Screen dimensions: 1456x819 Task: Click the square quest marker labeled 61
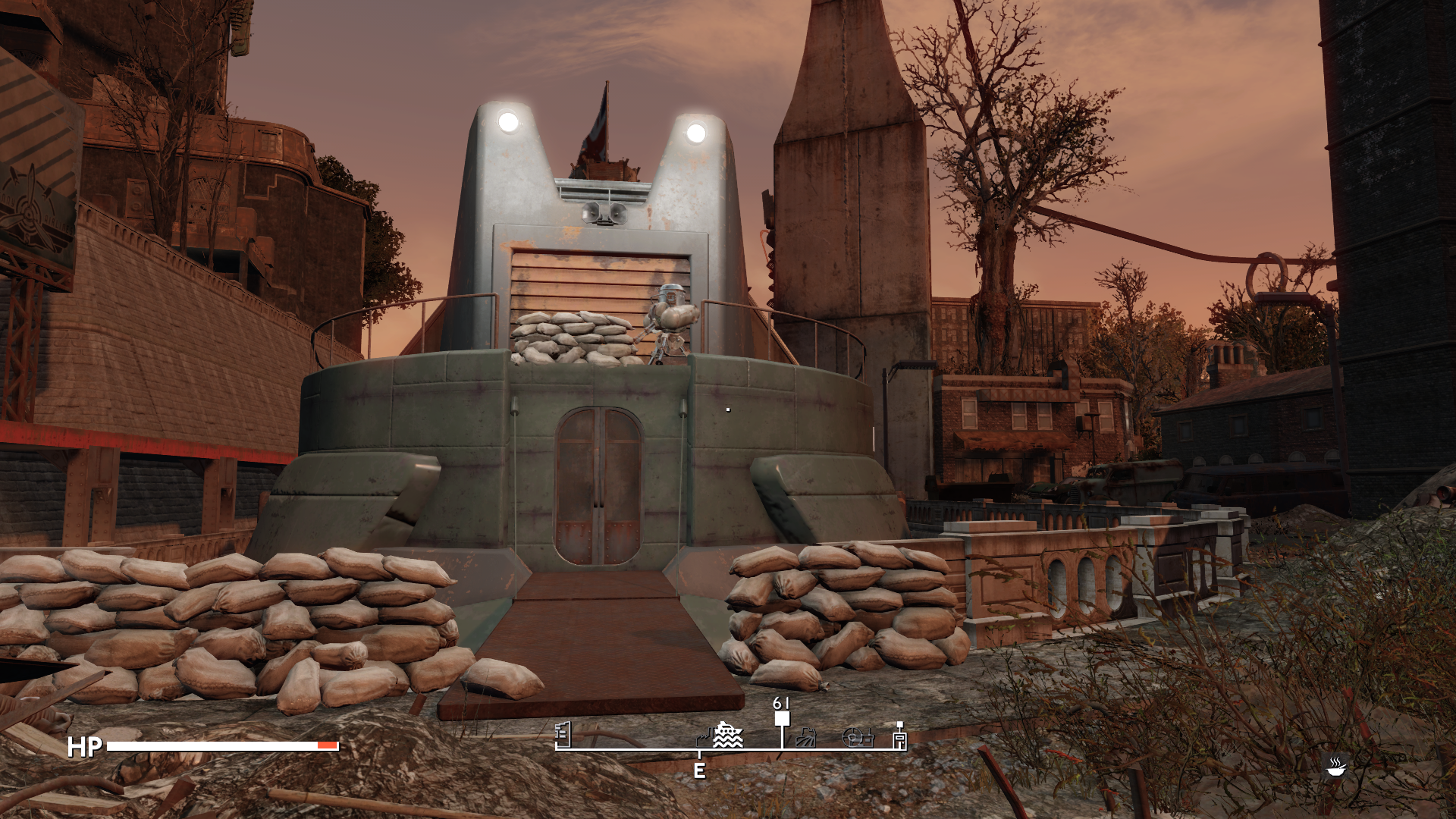782,718
